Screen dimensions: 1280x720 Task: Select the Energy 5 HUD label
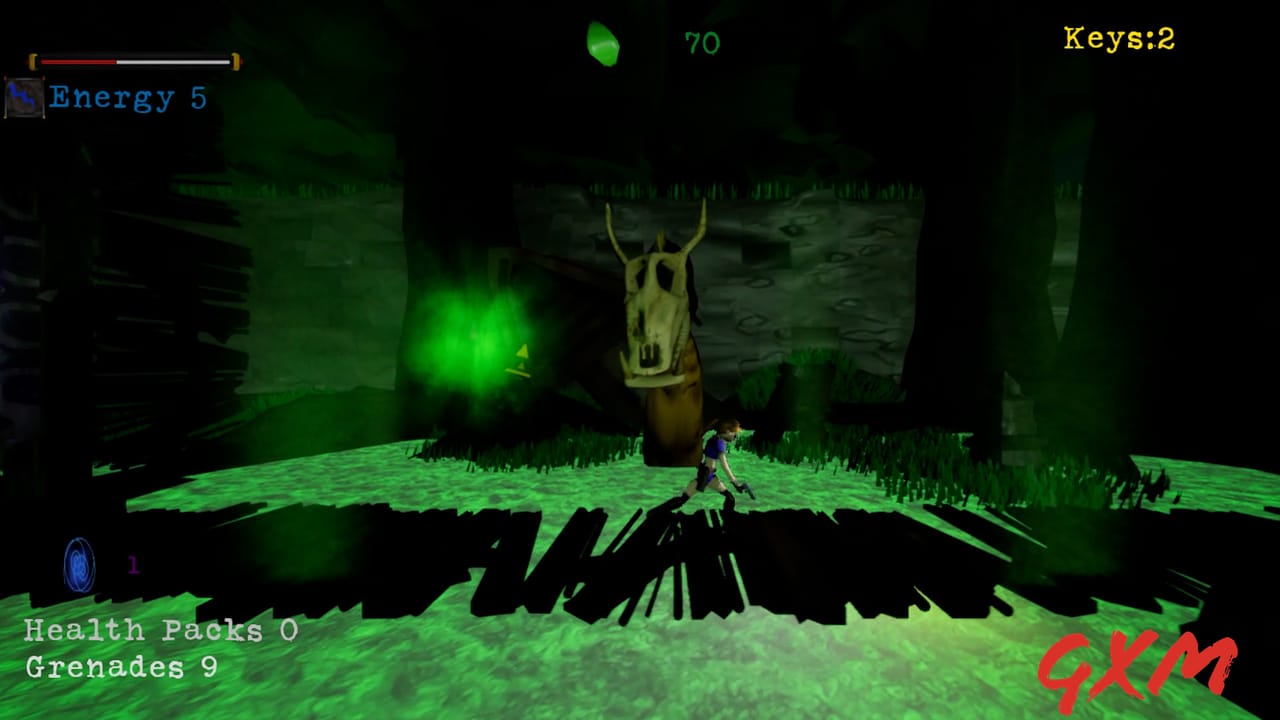pyautogui.click(x=127, y=97)
